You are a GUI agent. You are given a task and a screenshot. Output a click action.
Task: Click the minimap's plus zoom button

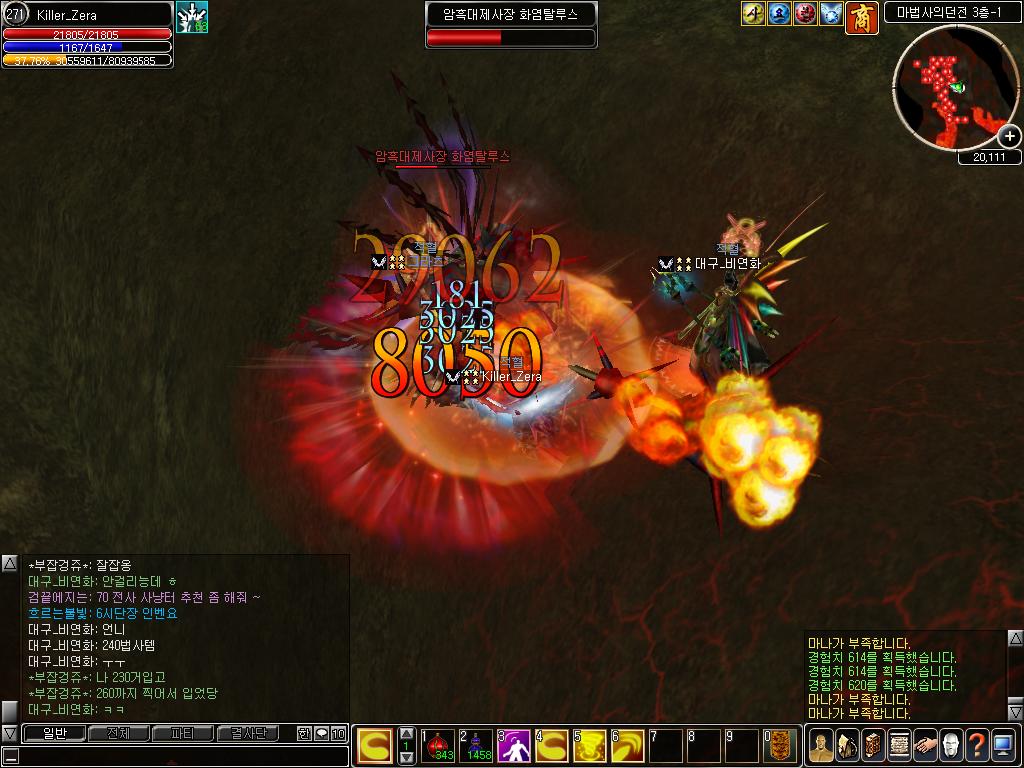(1010, 137)
